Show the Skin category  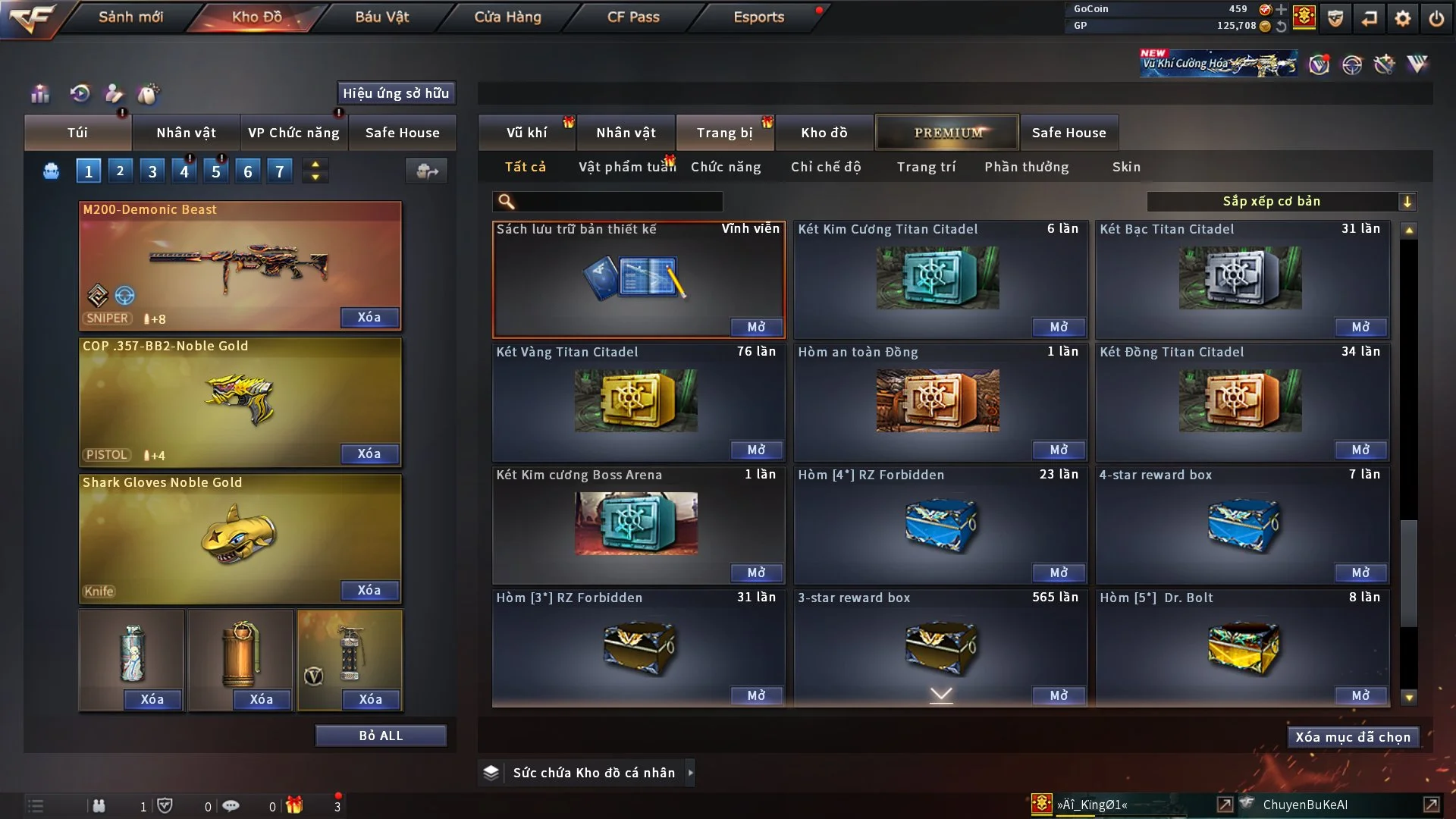[1126, 167]
